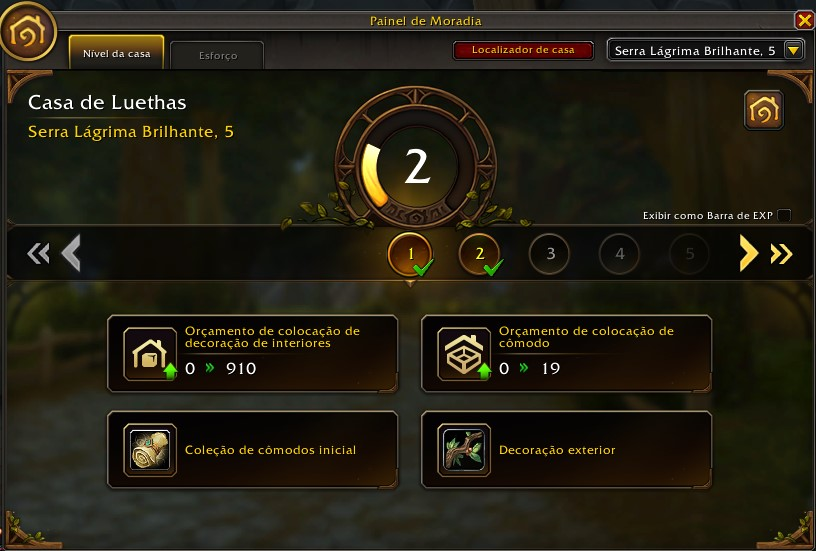Jump to first level with double left arrows

37,254
